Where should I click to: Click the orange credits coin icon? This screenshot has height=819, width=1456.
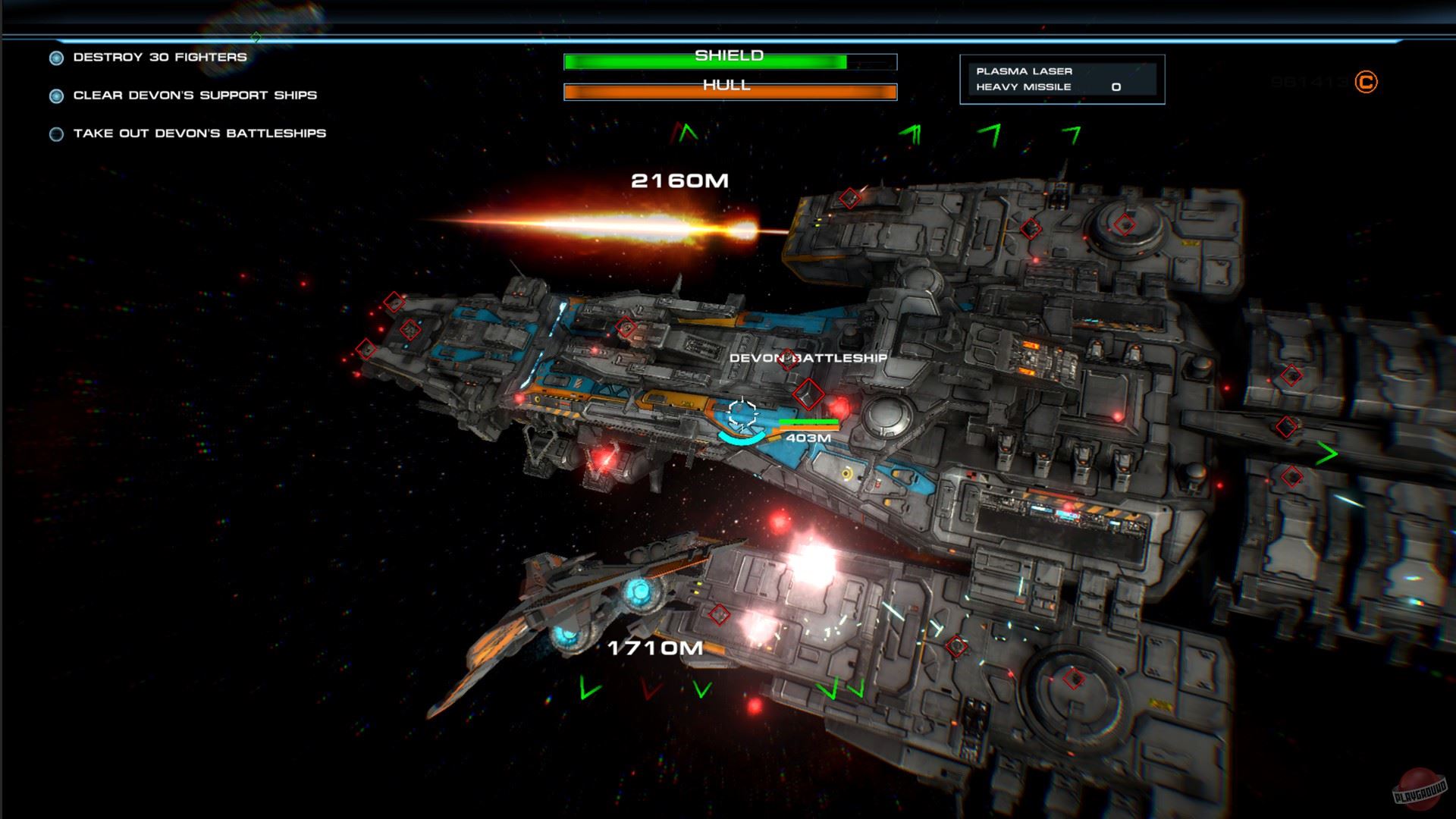tap(1366, 82)
